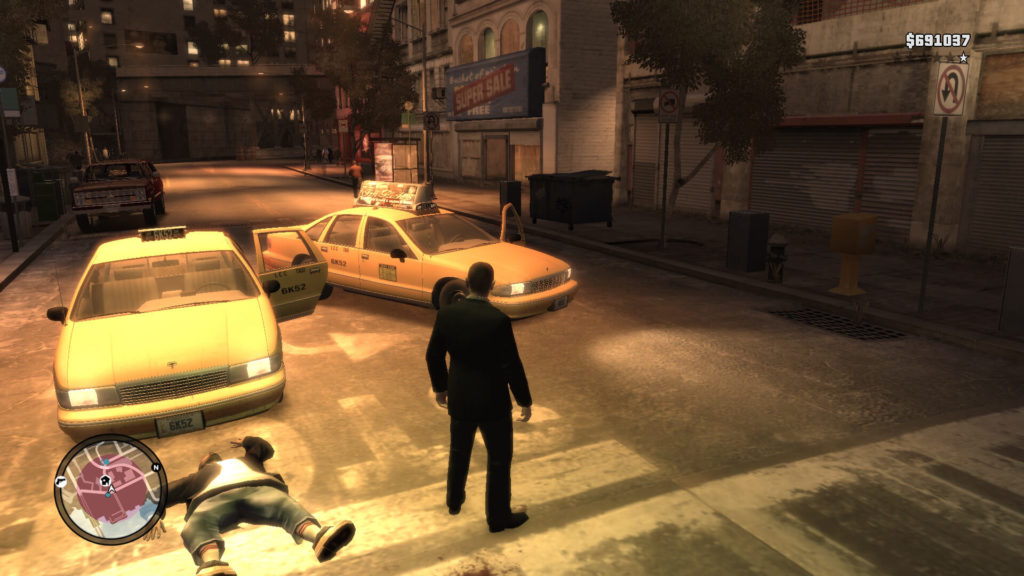Click the circular radar minimap
Screen dimensions: 1024x576
click(109, 489)
